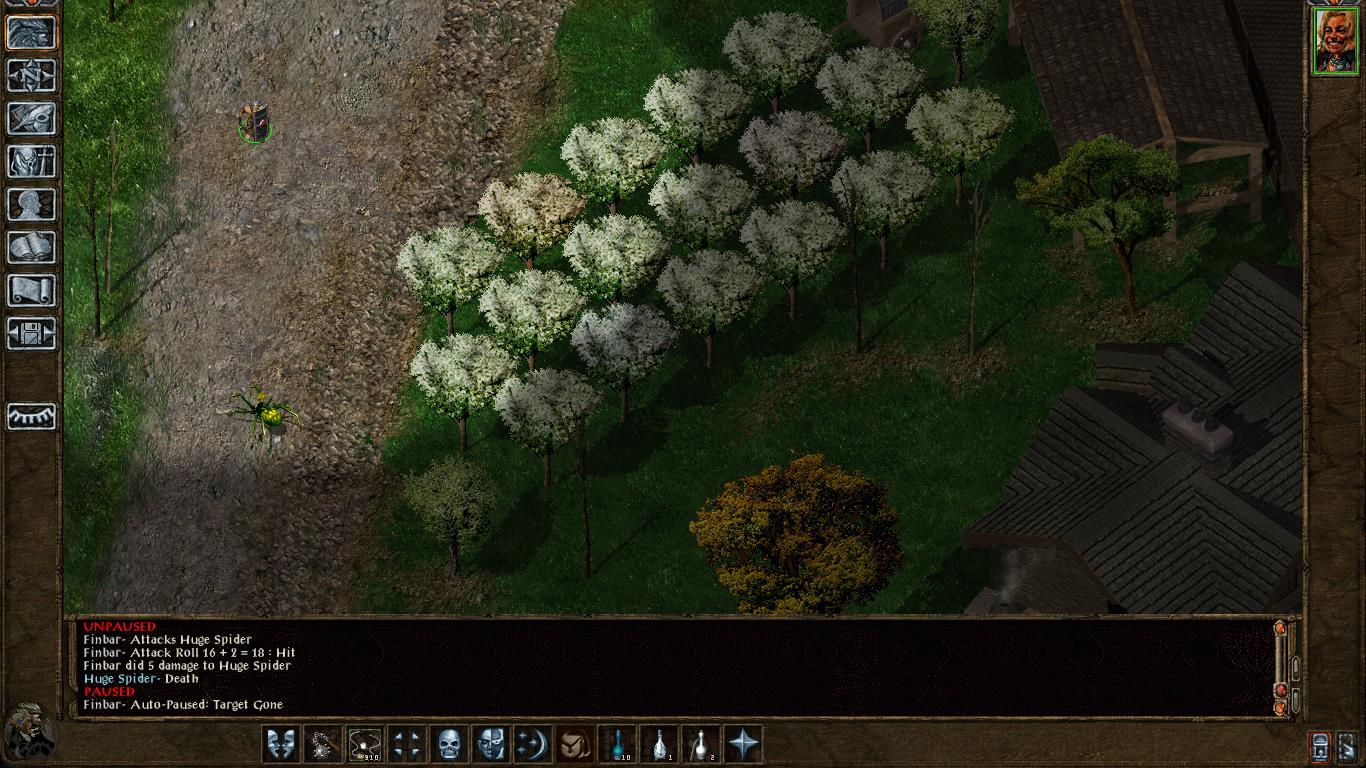The width and height of the screenshot is (1366, 768).
Task: Open the crescent moon spell casting menu
Action: (532, 744)
